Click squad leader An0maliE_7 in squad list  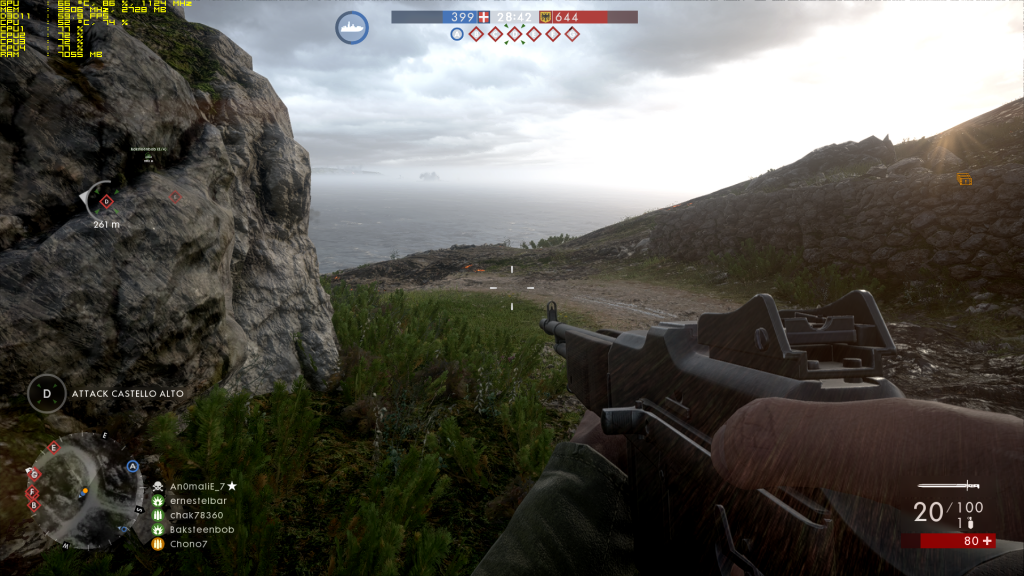pos(196,486)
